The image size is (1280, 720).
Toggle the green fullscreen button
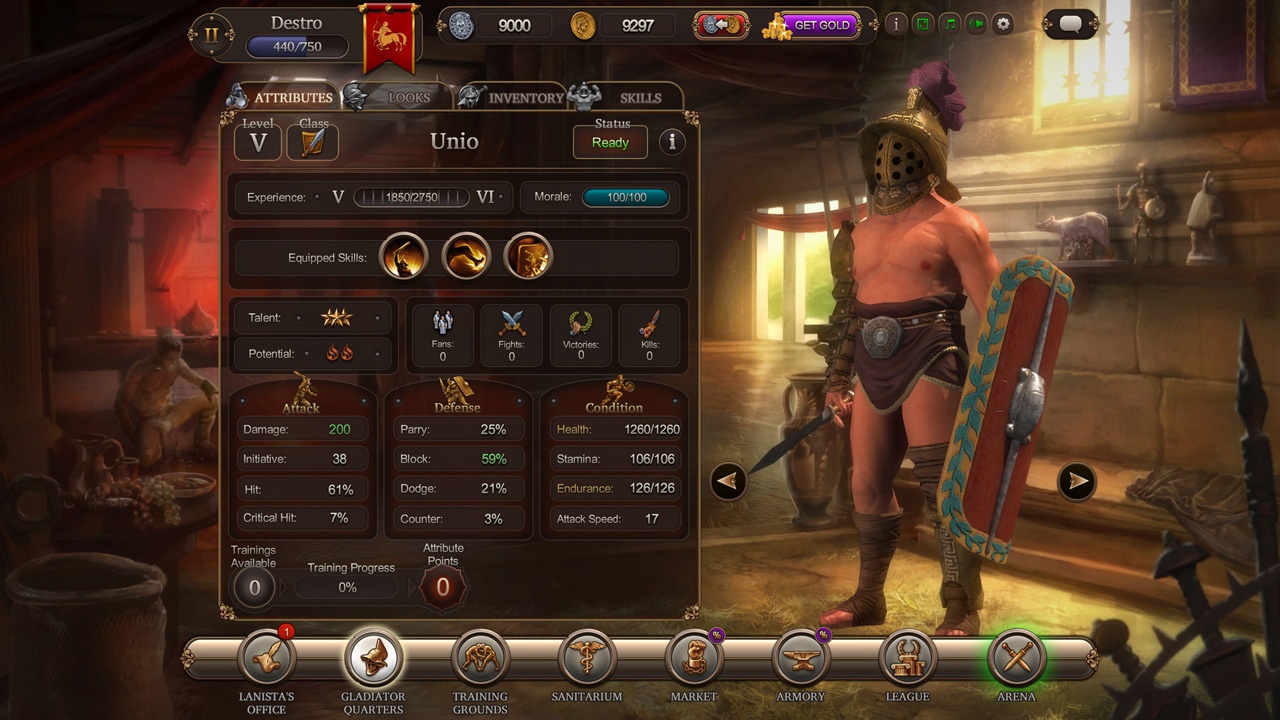click(923, 24)
